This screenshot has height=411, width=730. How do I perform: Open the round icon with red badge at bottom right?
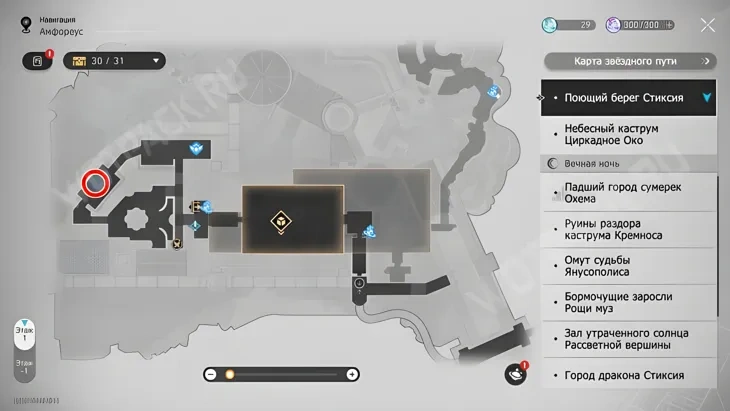516,374
